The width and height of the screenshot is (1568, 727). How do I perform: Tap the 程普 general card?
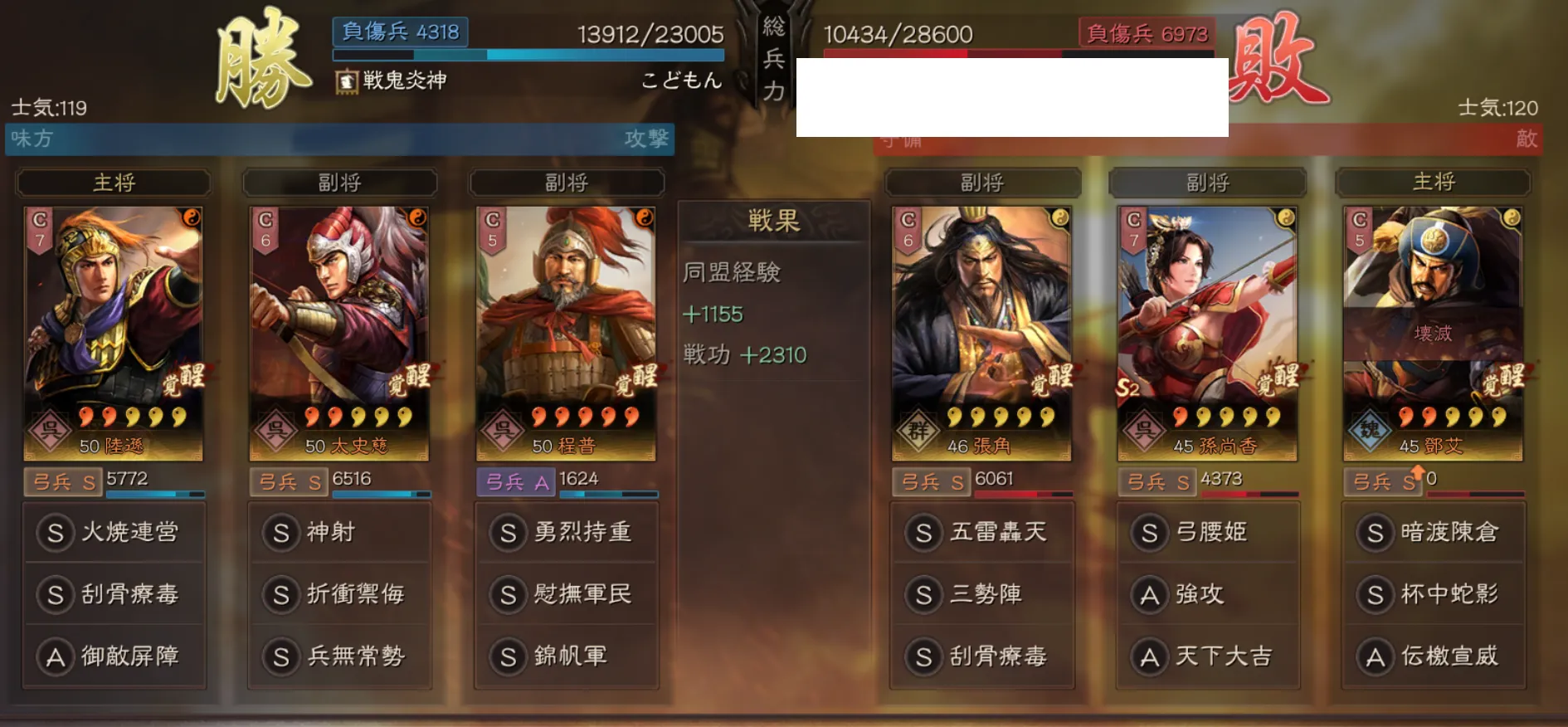tap(566, 332)
